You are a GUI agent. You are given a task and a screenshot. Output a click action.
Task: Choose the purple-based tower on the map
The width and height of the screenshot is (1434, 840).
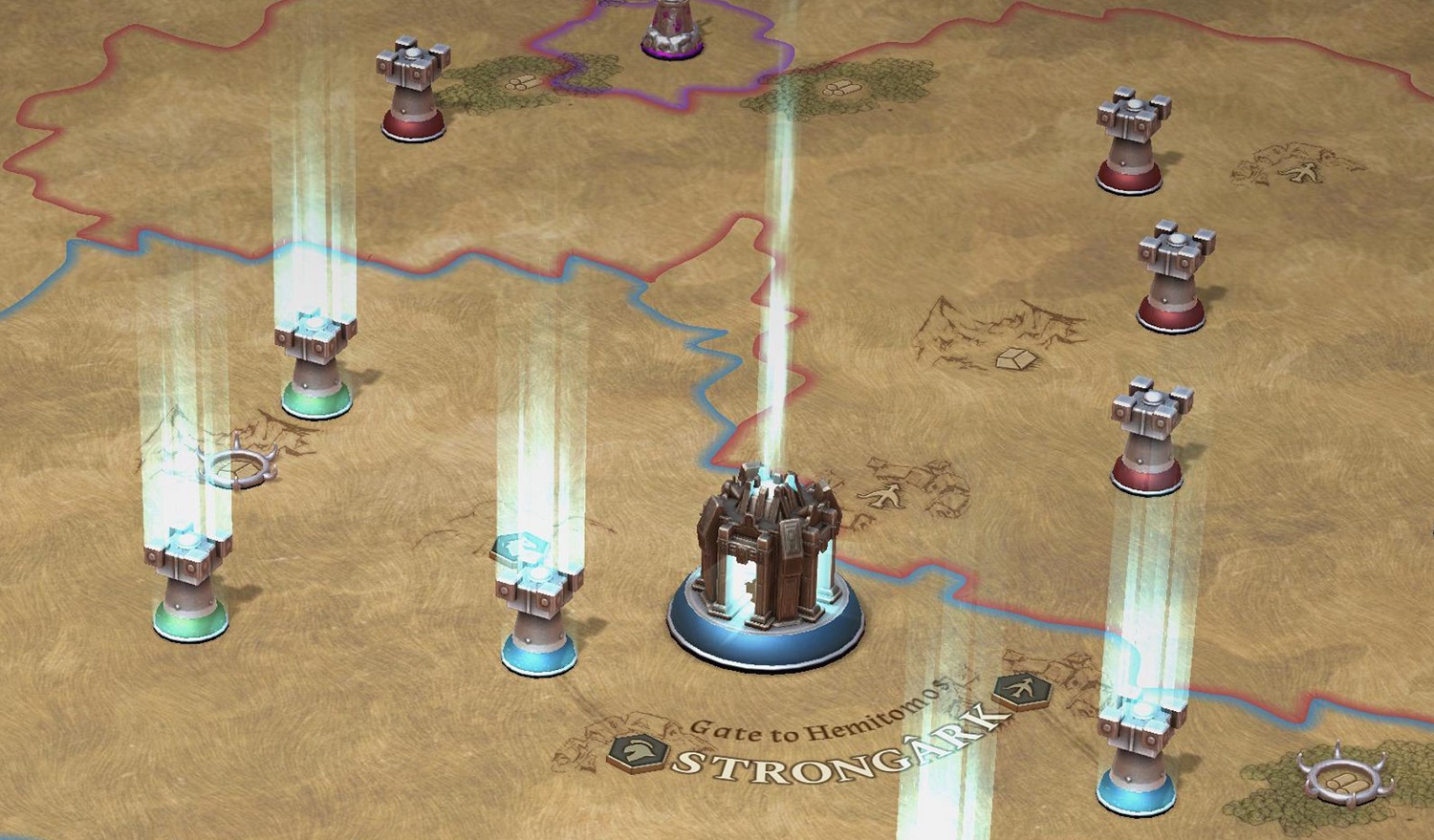click(x=672, y=29)
